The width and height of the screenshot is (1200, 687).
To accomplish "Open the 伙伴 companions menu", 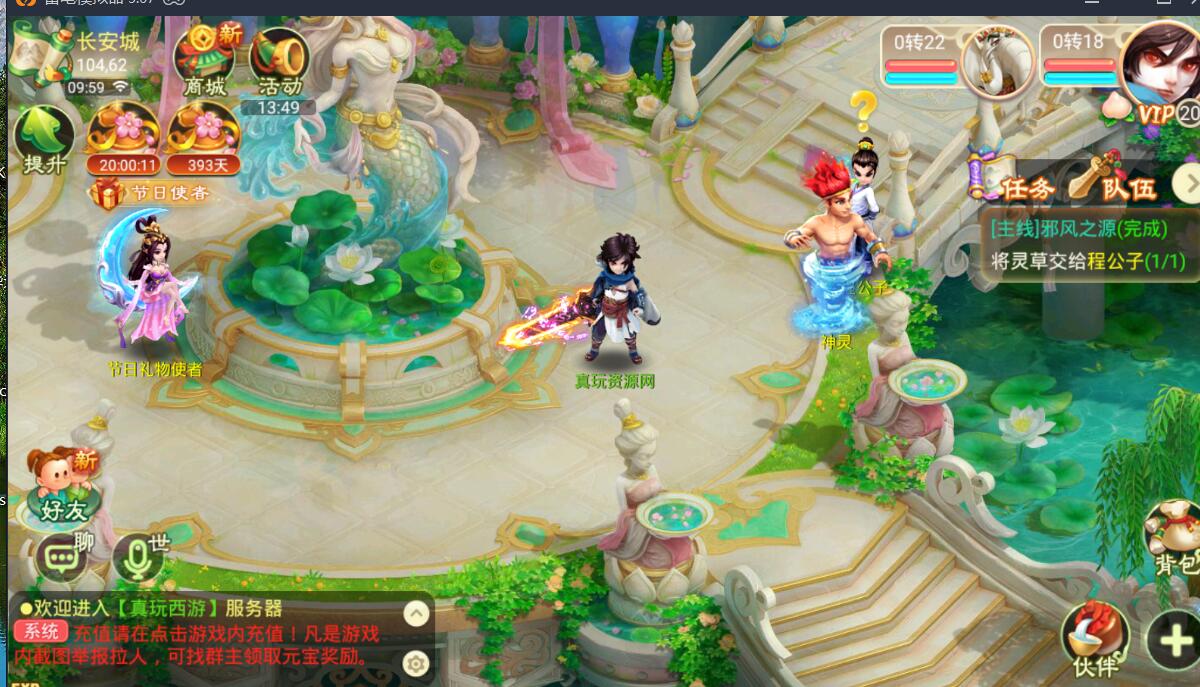I will point(1095,640).
